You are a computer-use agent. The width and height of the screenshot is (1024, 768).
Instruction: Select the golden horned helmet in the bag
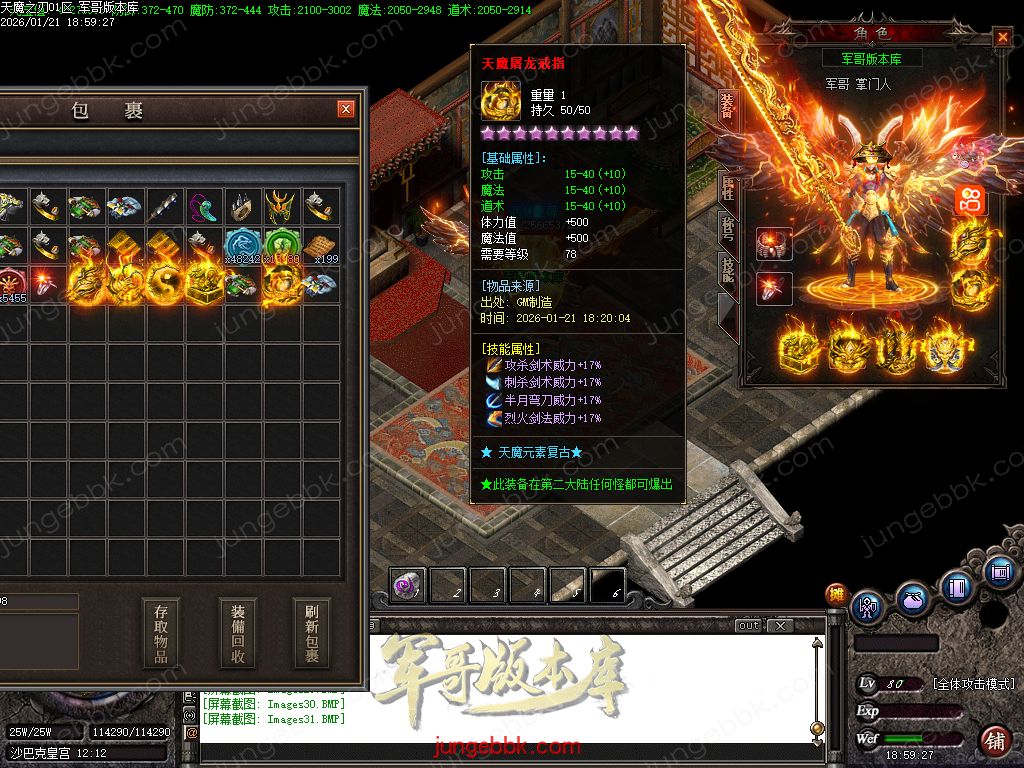click(280, 208)
